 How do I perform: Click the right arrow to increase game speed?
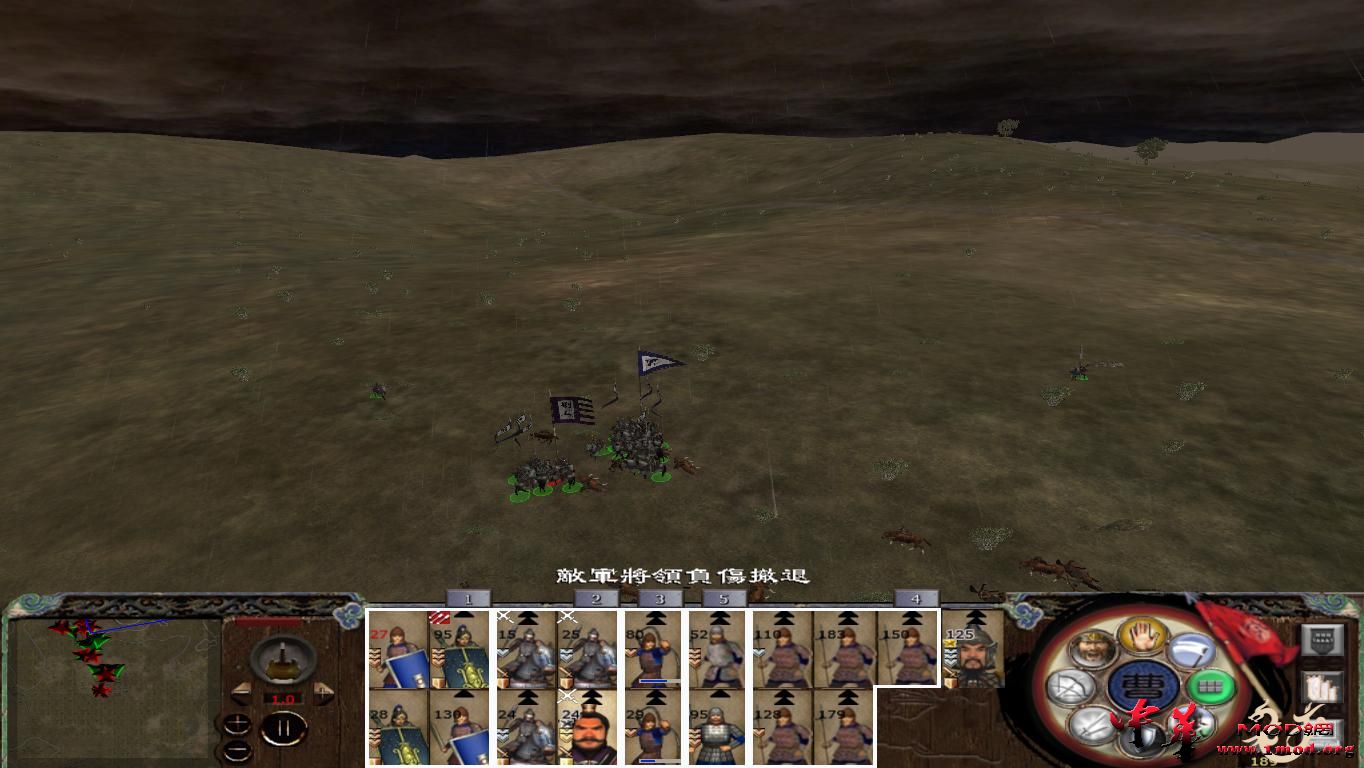point(323,692)
